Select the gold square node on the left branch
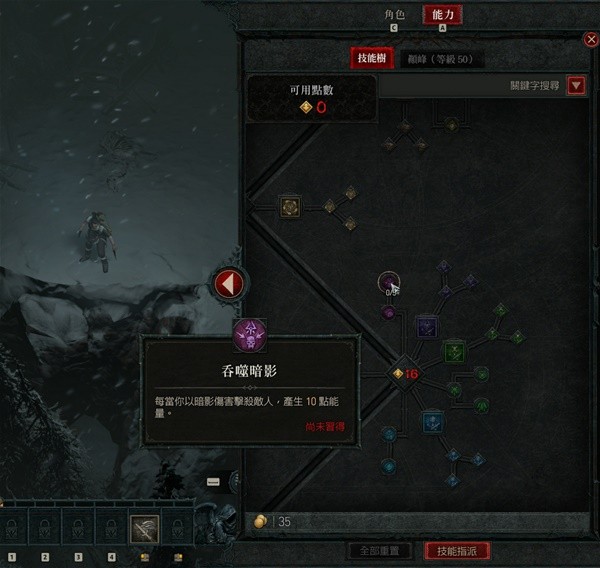The width and height of the screenshot is (600, 568). tap(291, 207)
